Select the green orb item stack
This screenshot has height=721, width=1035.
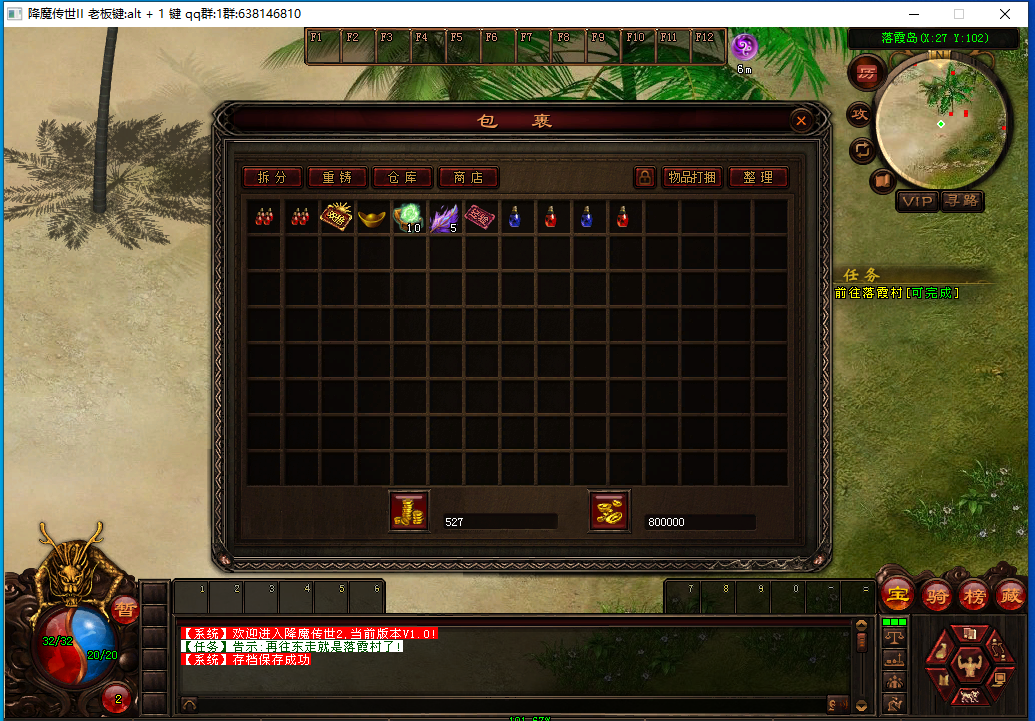coord(408,217)
